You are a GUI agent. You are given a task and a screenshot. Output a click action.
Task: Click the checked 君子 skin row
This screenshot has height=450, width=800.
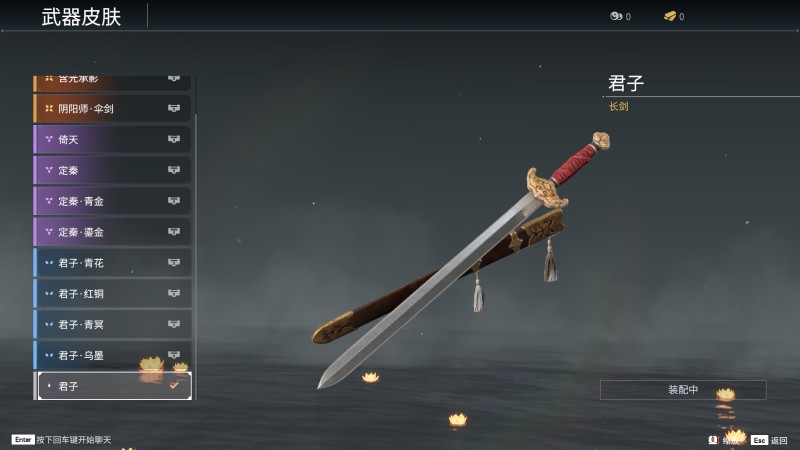tap(112, 386)
